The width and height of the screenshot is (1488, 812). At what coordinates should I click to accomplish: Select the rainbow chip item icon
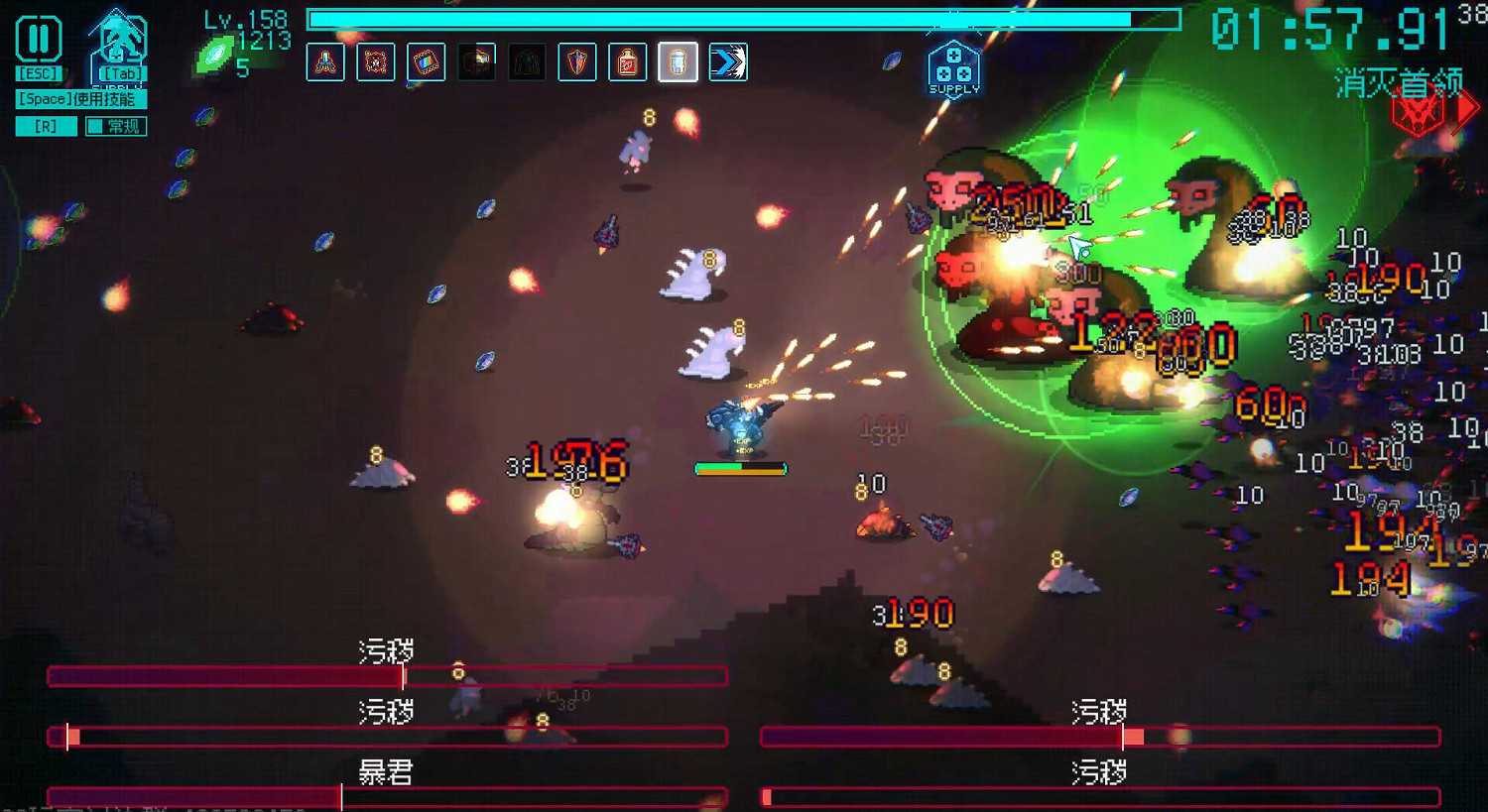click(x=427, y=61)
